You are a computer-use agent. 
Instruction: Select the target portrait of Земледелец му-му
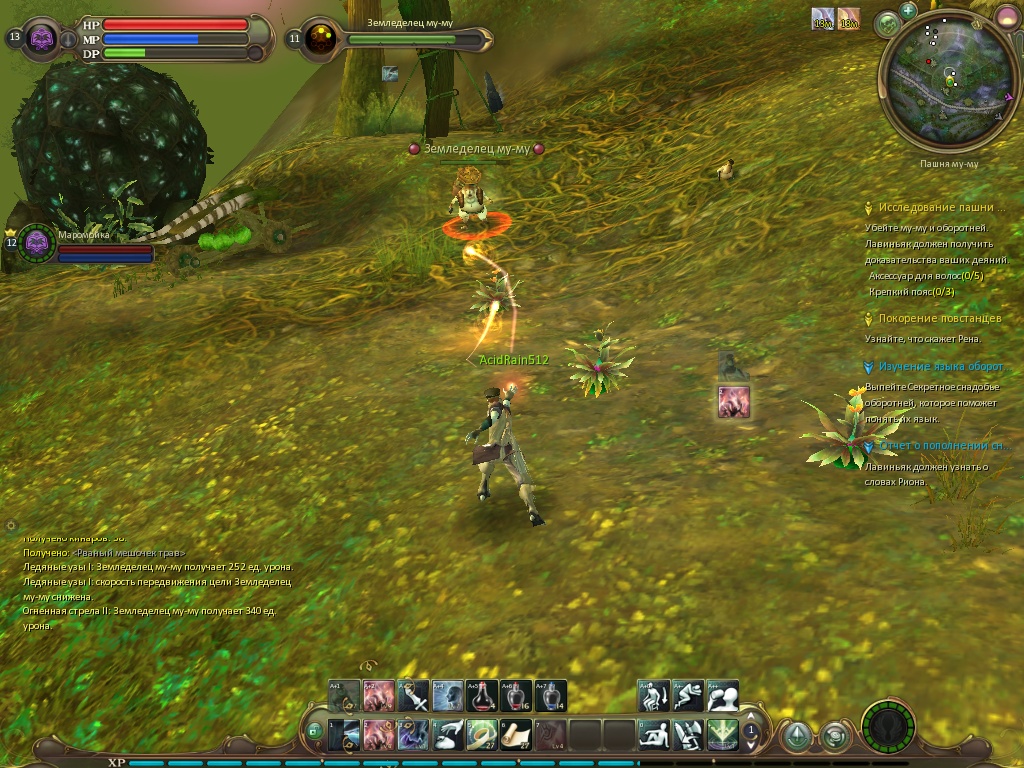(x=322, y=39)
